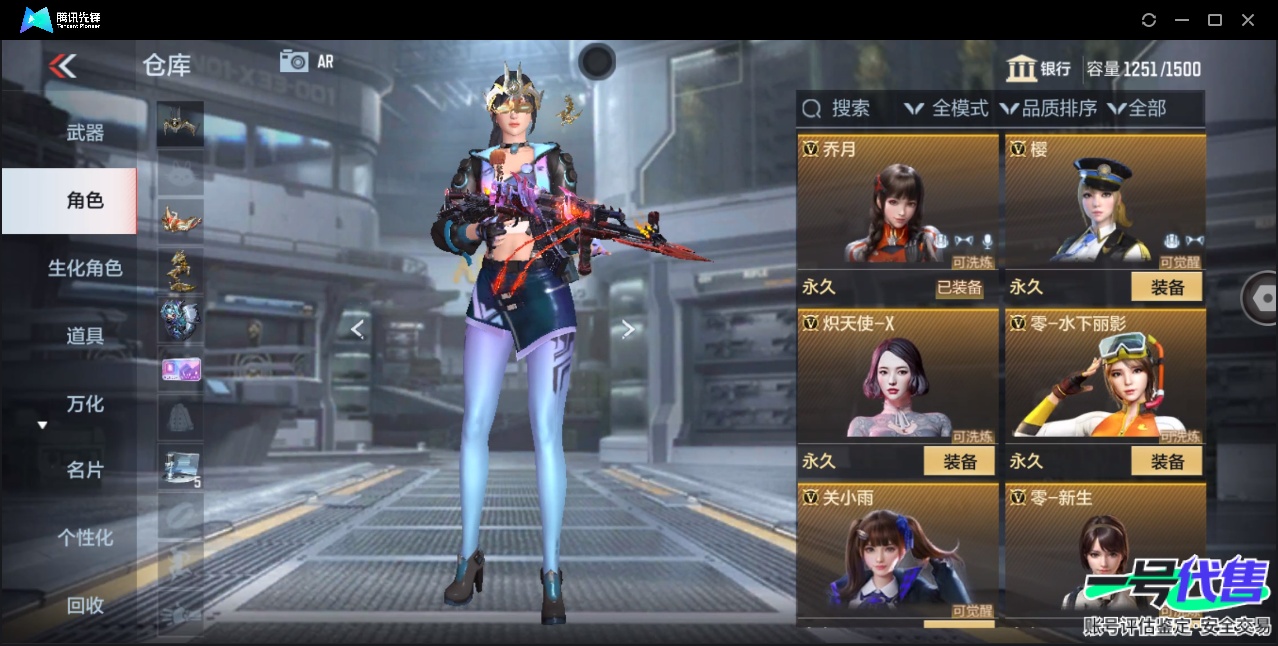Go back using the double-arrow button

(x=62, y=66)
